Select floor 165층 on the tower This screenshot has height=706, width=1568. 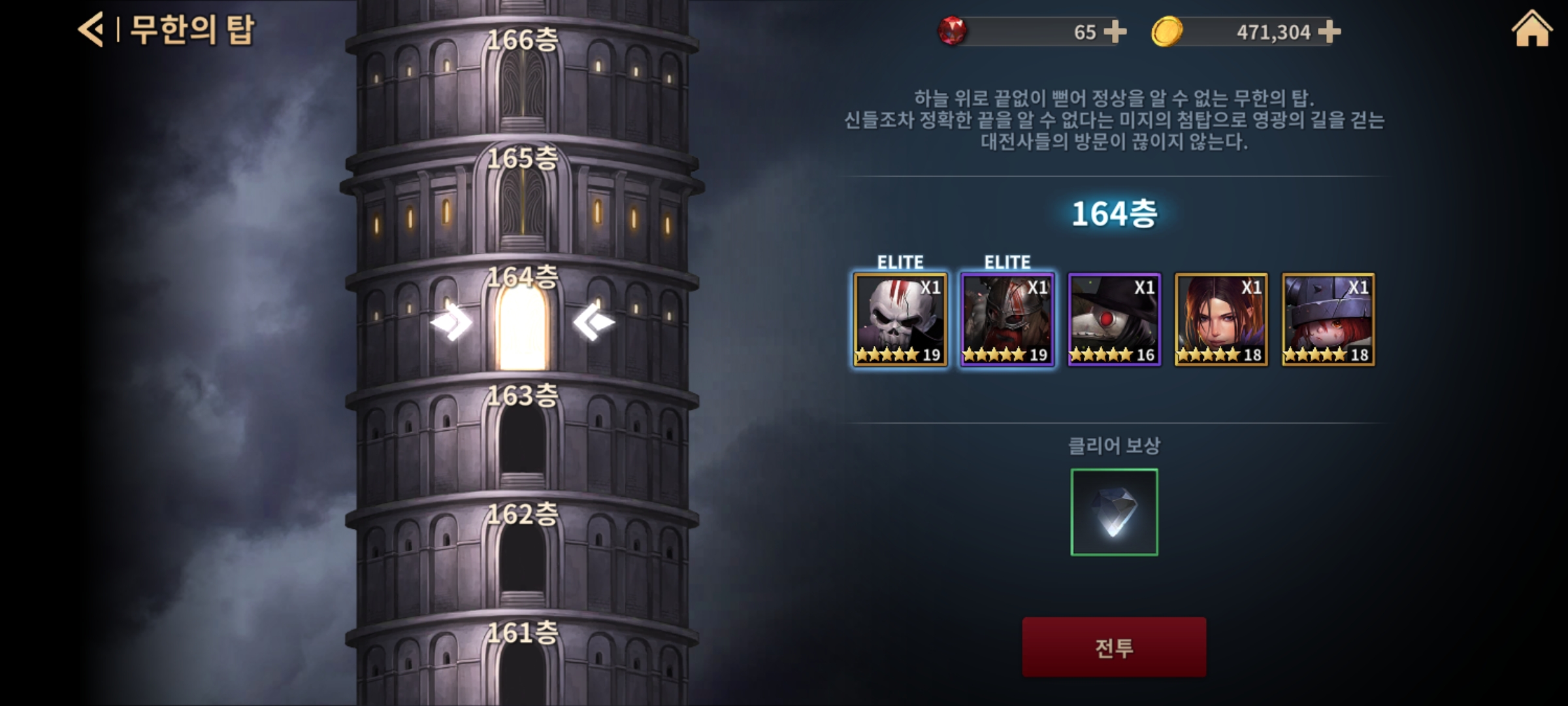pyautogui.click(x=522, y=203)
